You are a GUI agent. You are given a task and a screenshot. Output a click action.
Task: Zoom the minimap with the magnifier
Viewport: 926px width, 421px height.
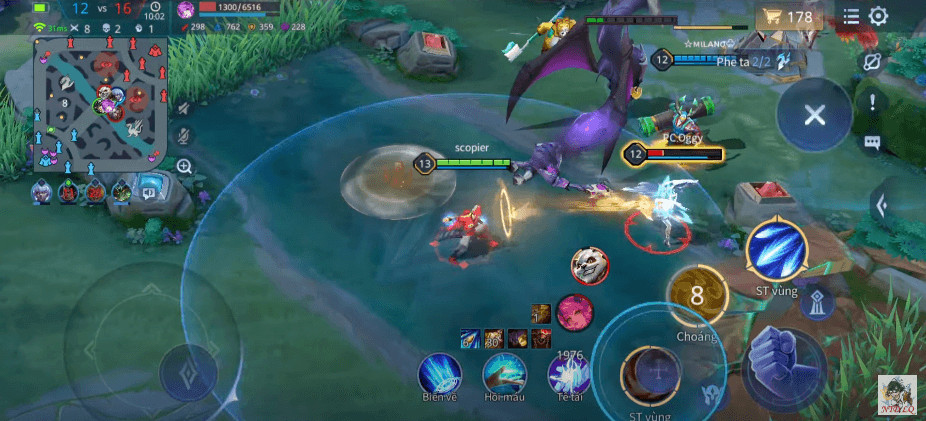[185, 166]
